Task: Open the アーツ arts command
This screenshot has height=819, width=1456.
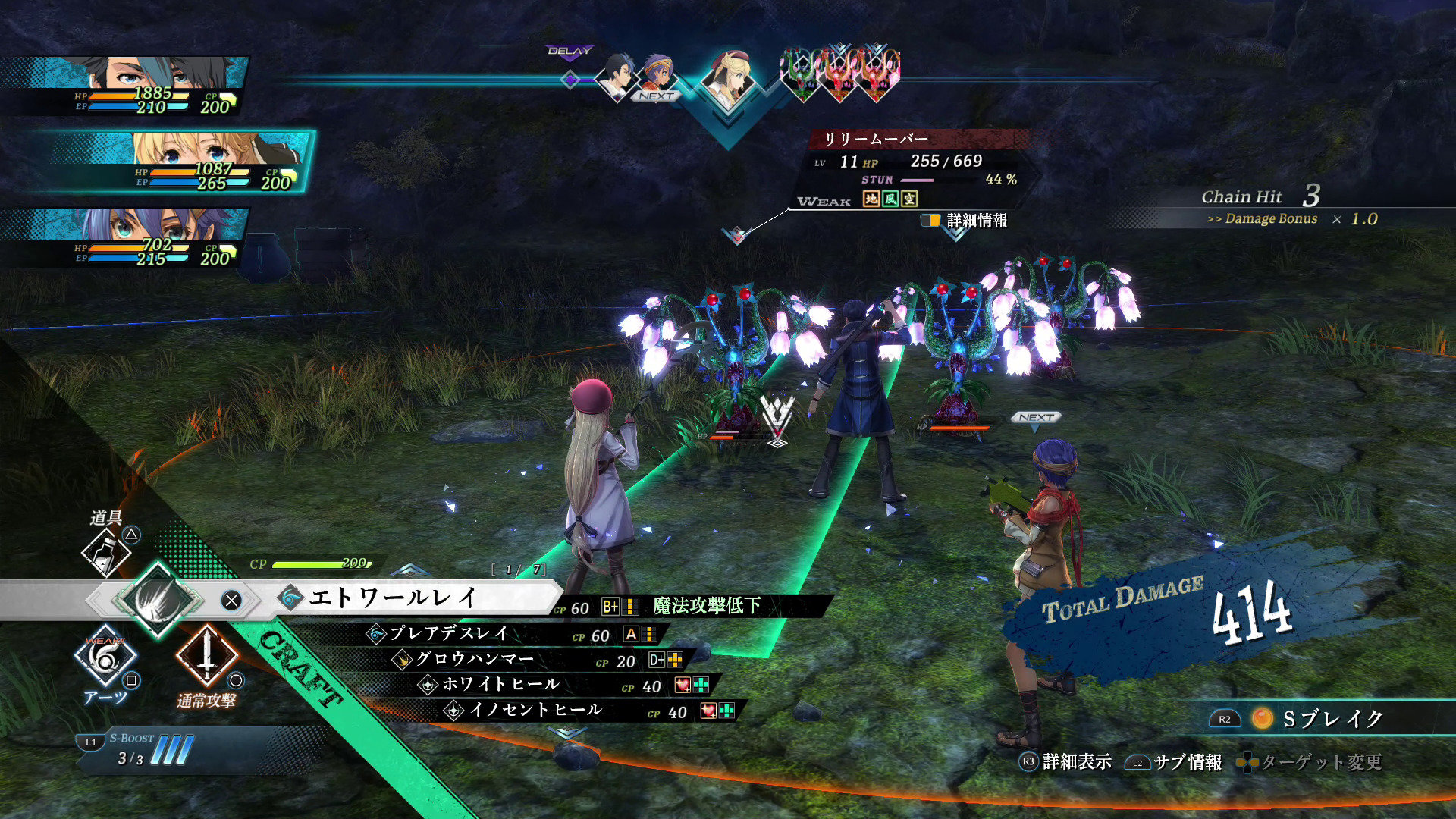Action: (105, 657)
